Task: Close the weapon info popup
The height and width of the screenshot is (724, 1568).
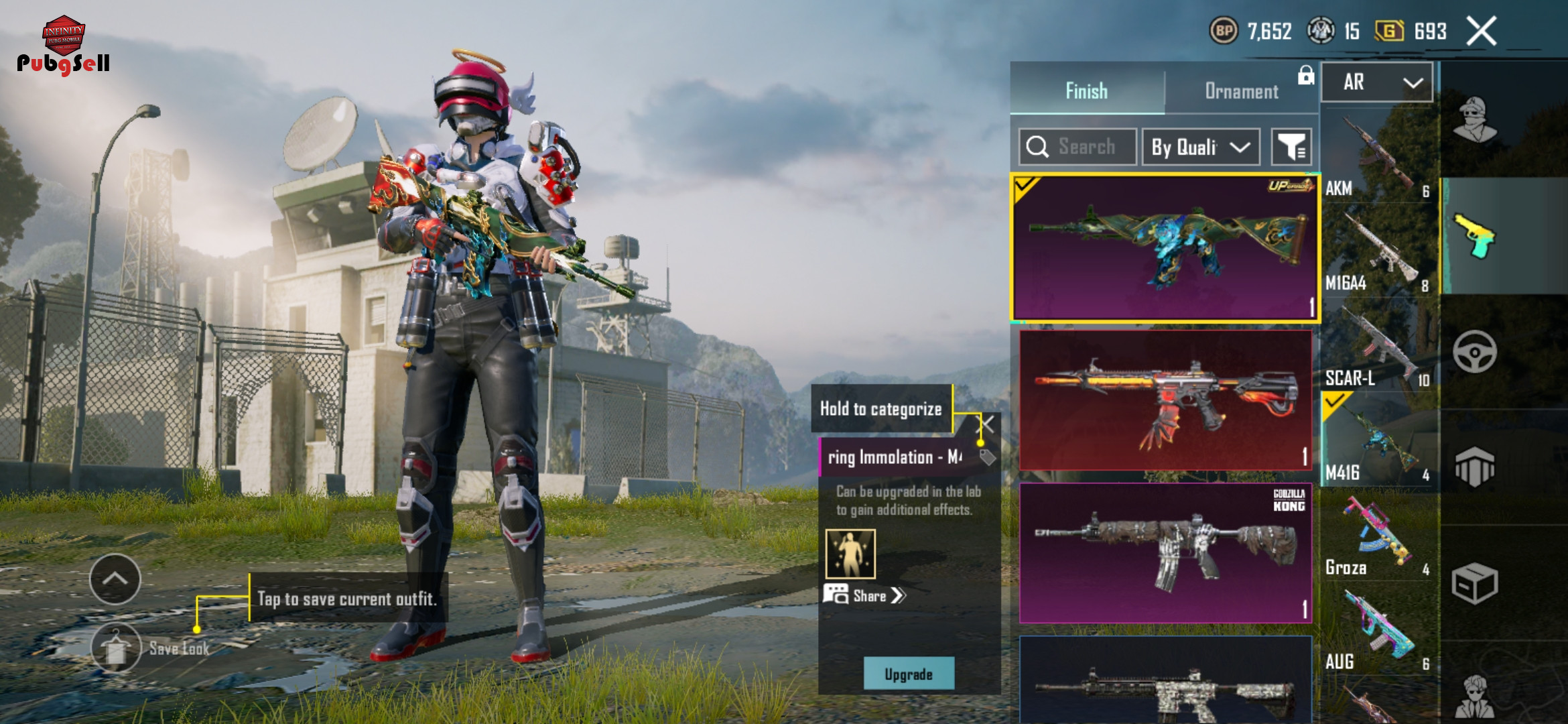Action: tap(986, 424)
